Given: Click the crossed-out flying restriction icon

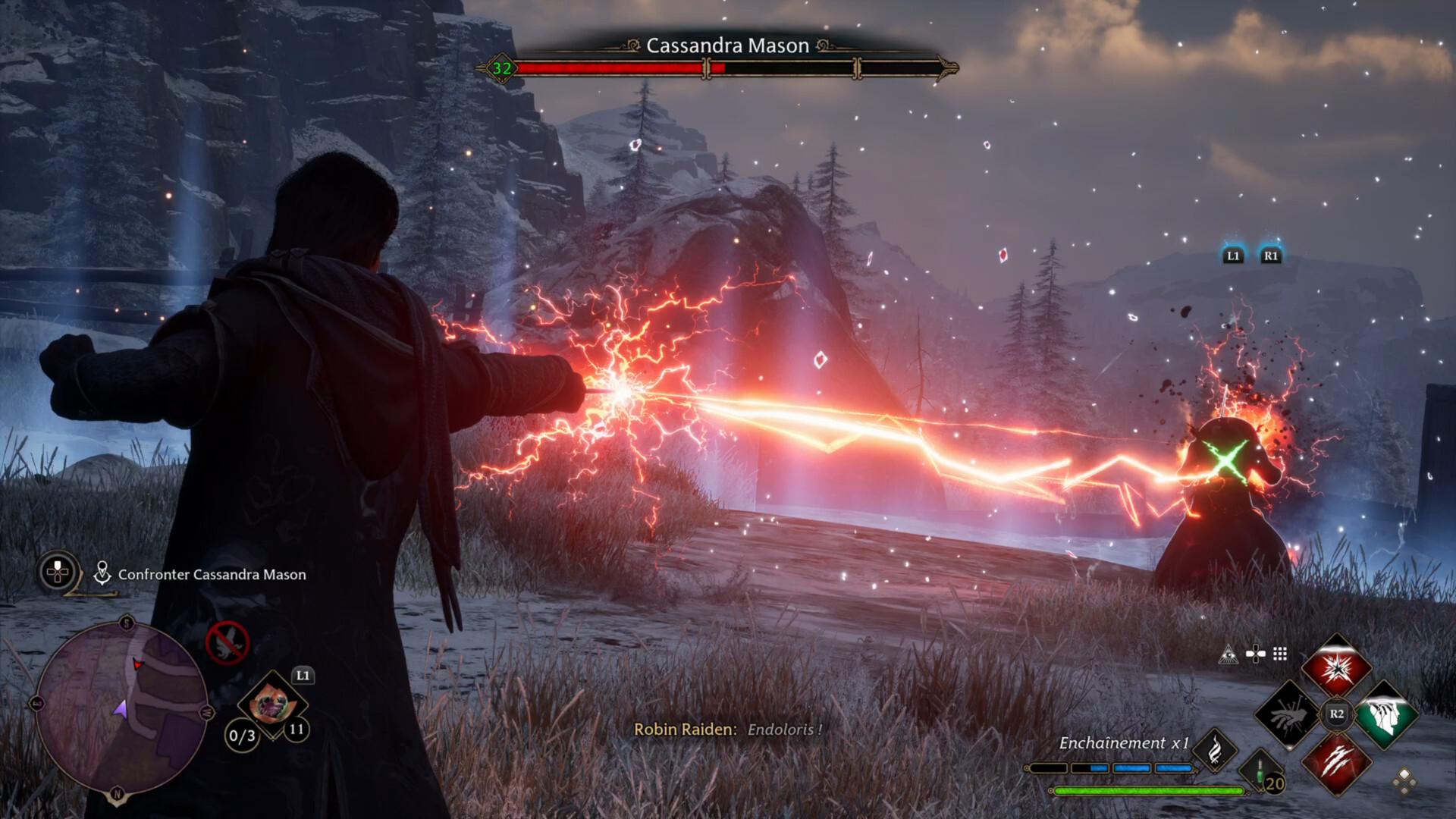Looking at the screenshot, I should pyautogui.click(x=227, y=643).
